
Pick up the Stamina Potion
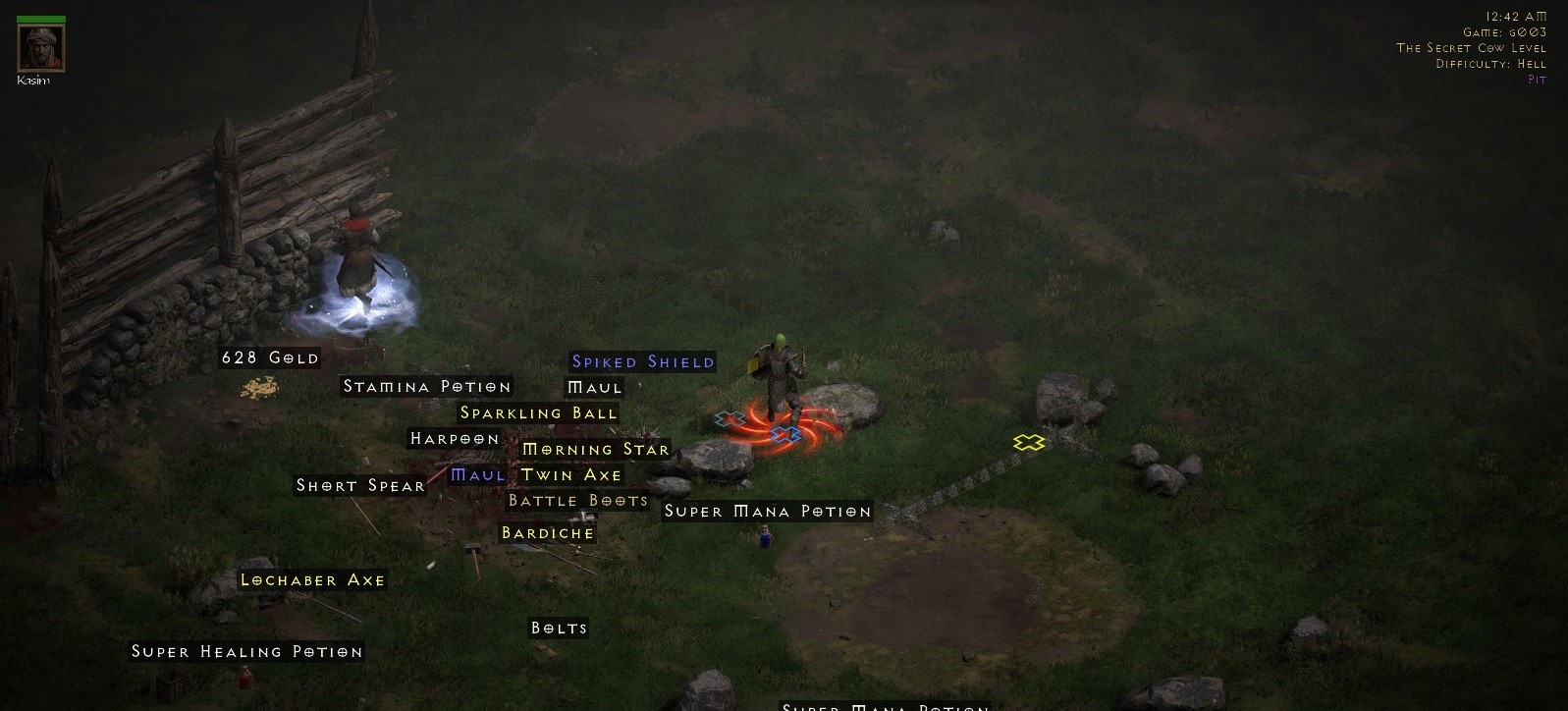coord(426,387)
